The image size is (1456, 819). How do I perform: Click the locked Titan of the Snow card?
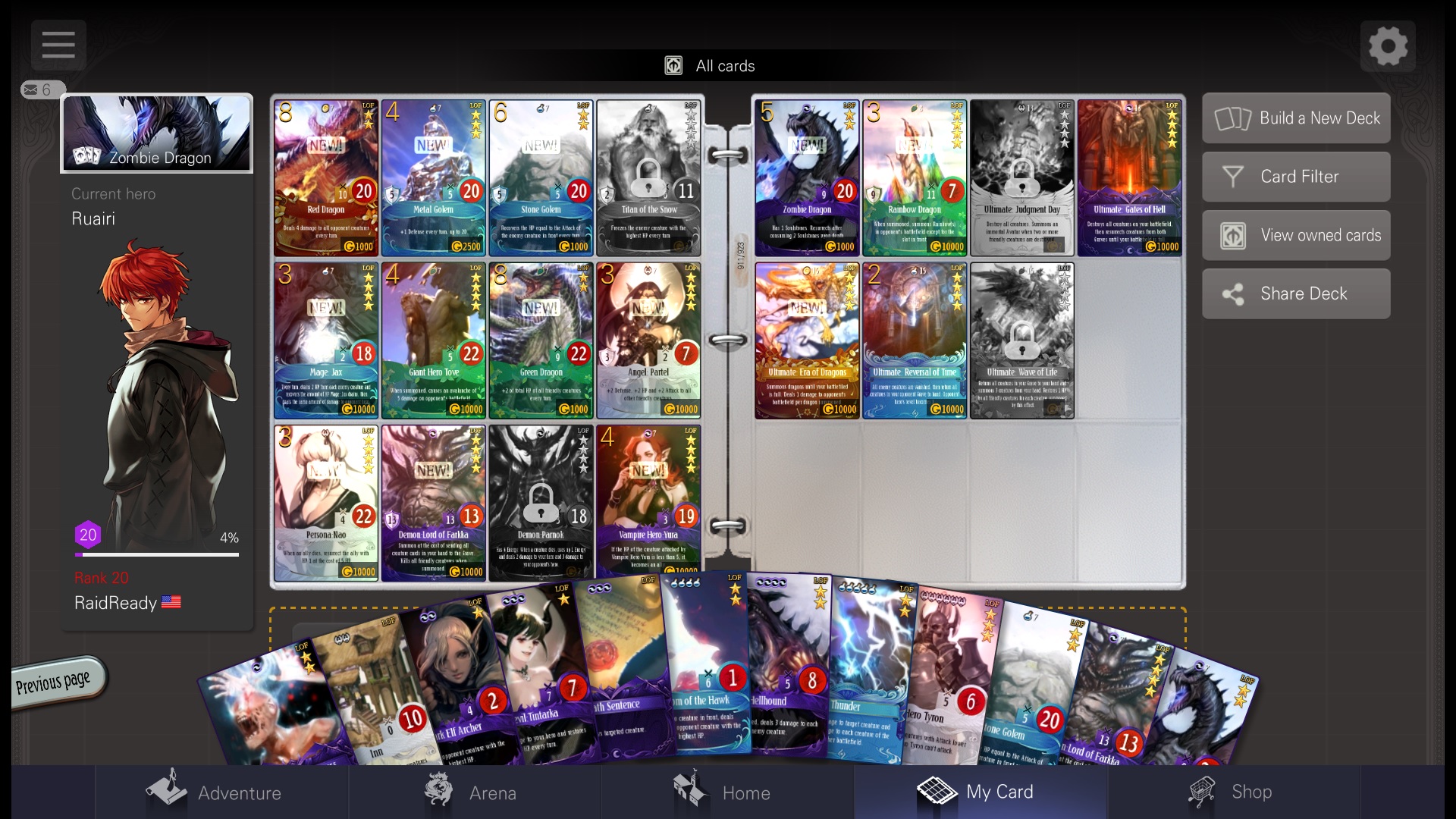click(x=648, y=177)
